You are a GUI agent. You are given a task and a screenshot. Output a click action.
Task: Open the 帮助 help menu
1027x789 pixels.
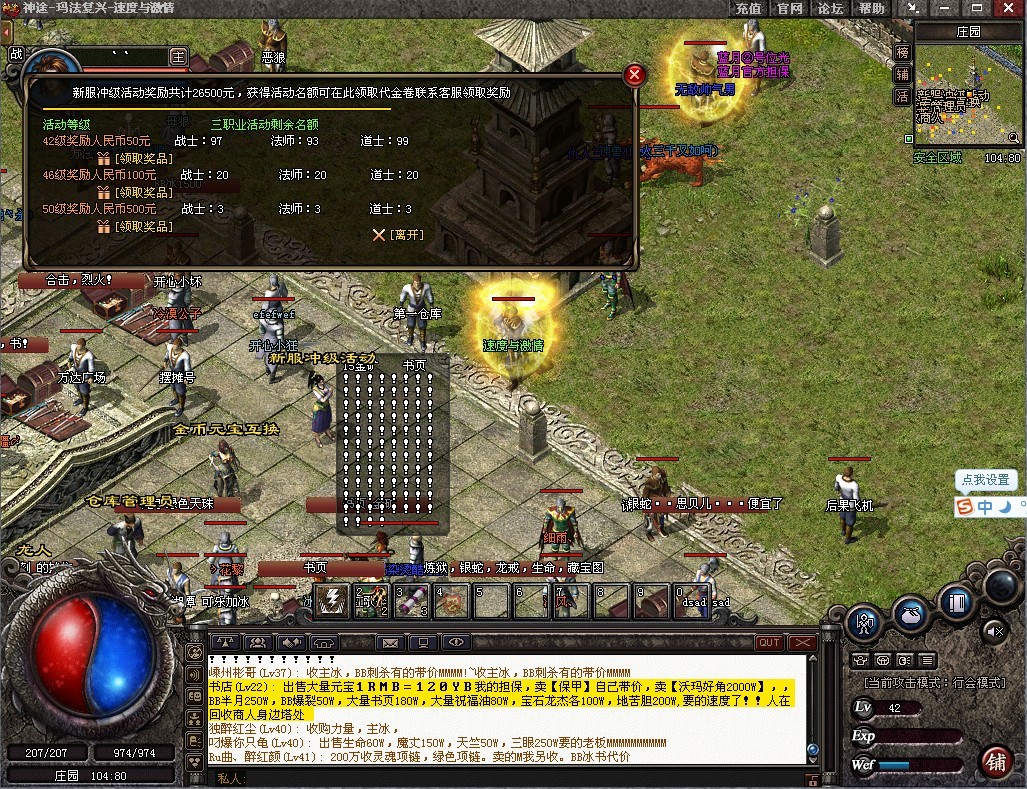871,8
